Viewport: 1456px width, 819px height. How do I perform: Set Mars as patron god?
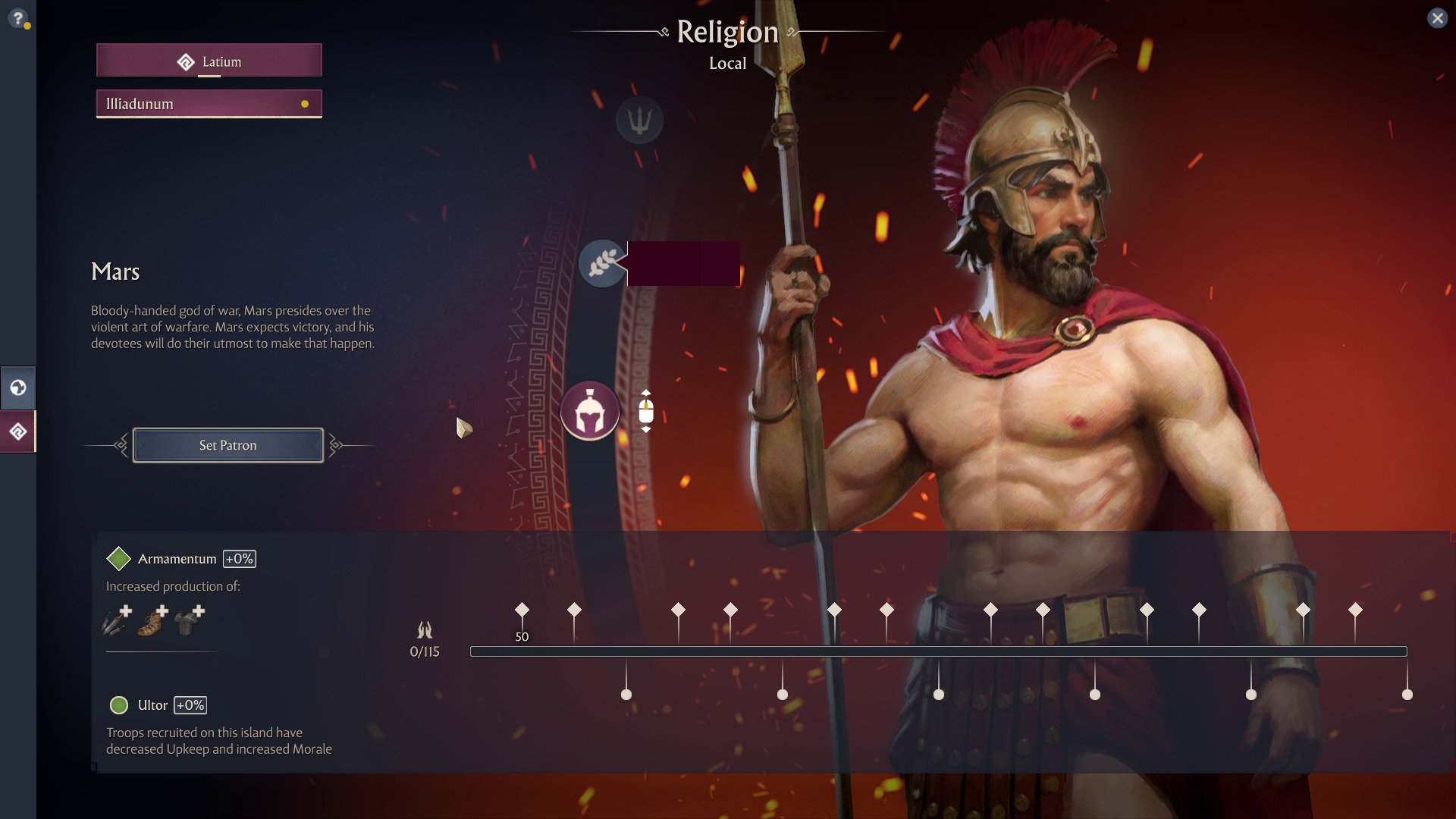coord(227,445)
